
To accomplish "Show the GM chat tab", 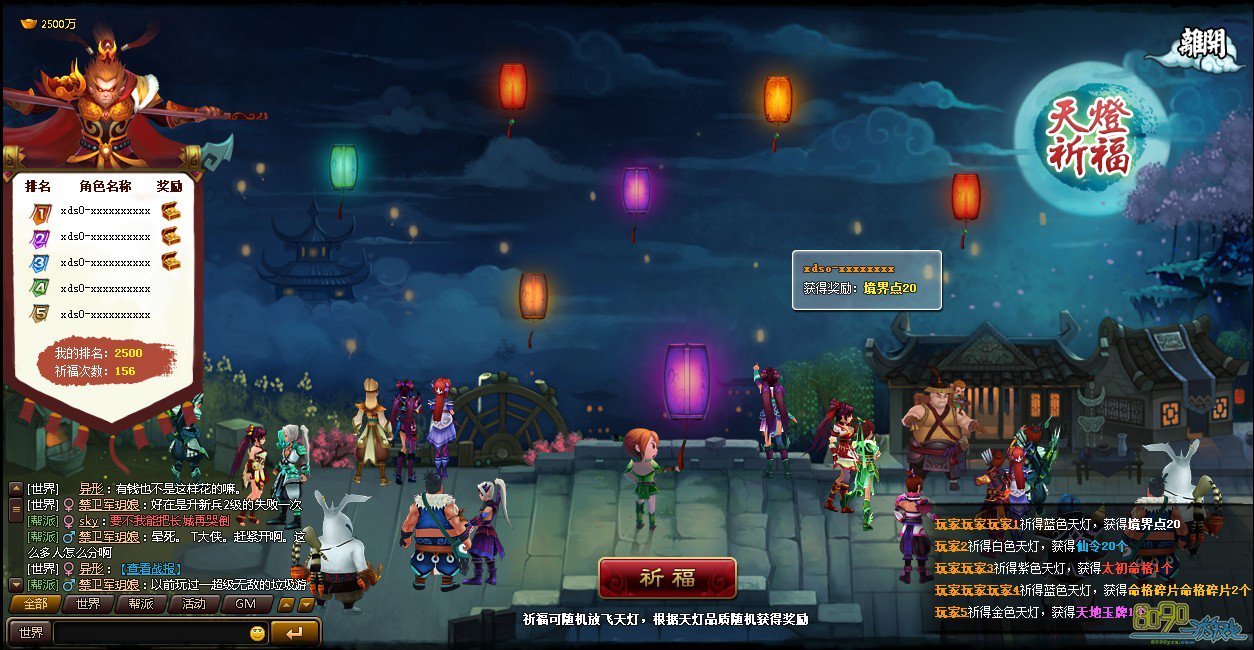I will click(246, 604).
